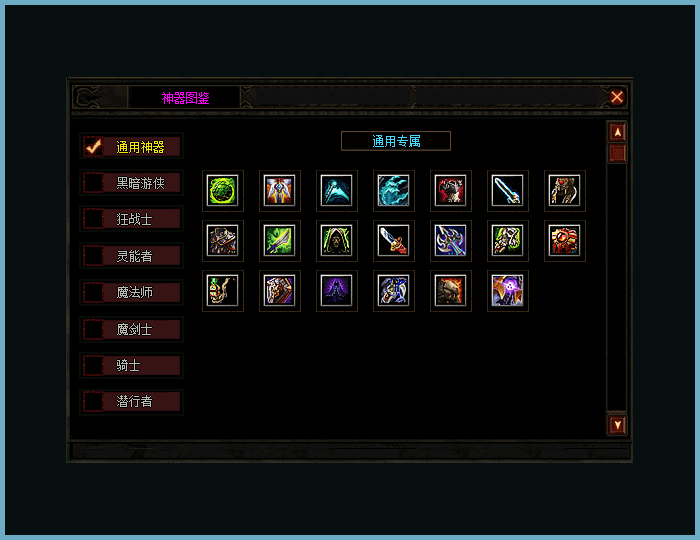
Task: Select the red jeweled shield artifact
Action: coord(564,240)
